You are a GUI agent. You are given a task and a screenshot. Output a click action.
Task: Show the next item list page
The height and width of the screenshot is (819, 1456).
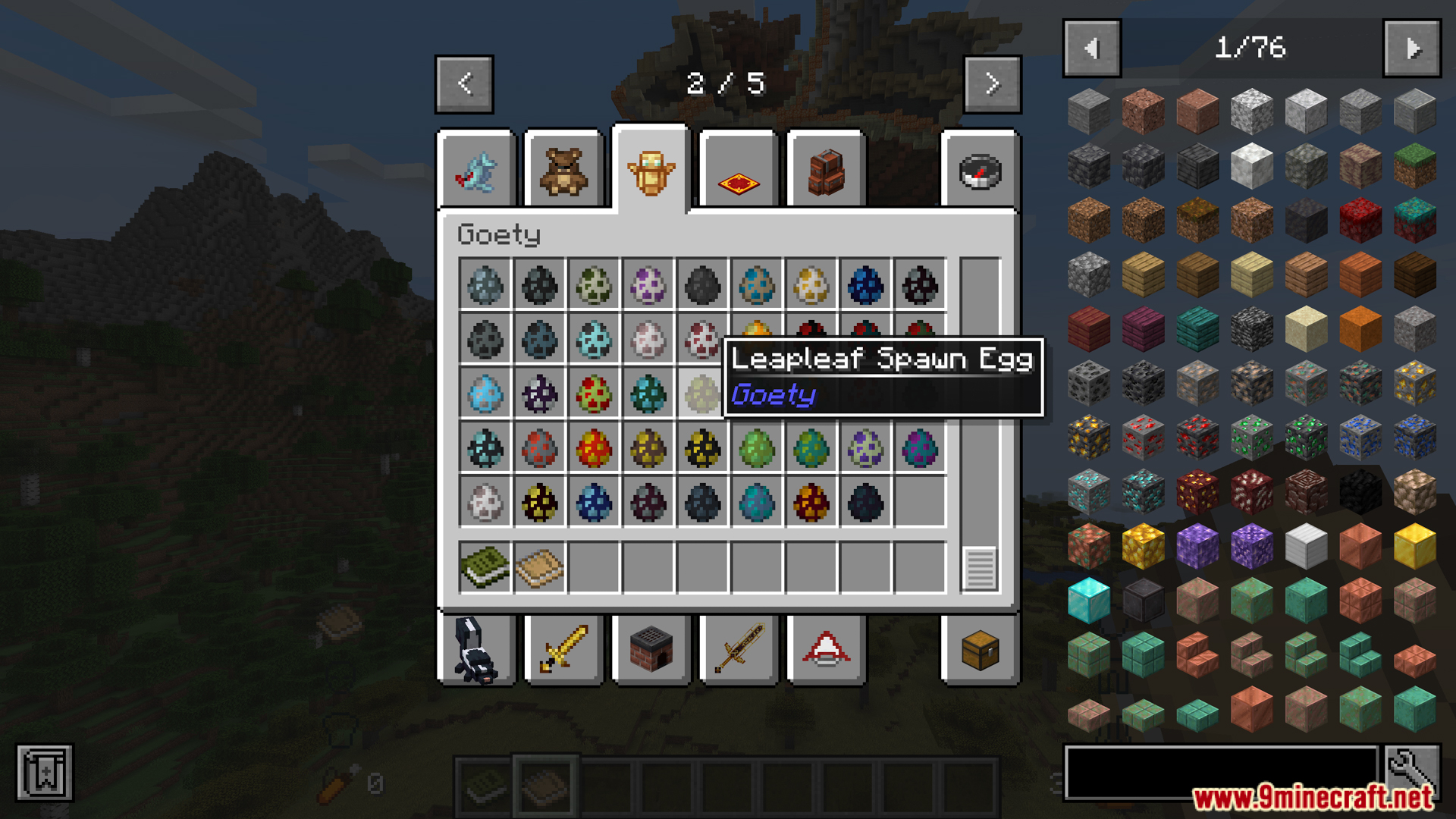[x=1412, y=49]
